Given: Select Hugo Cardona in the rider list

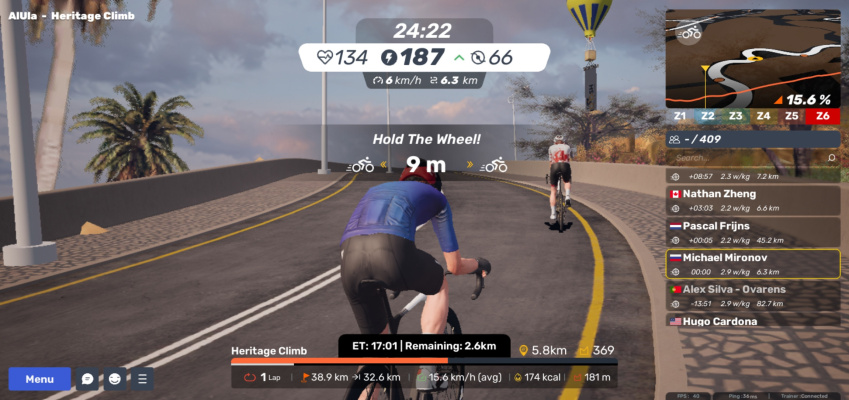Looking at the screenshot, I should [753, 322].
